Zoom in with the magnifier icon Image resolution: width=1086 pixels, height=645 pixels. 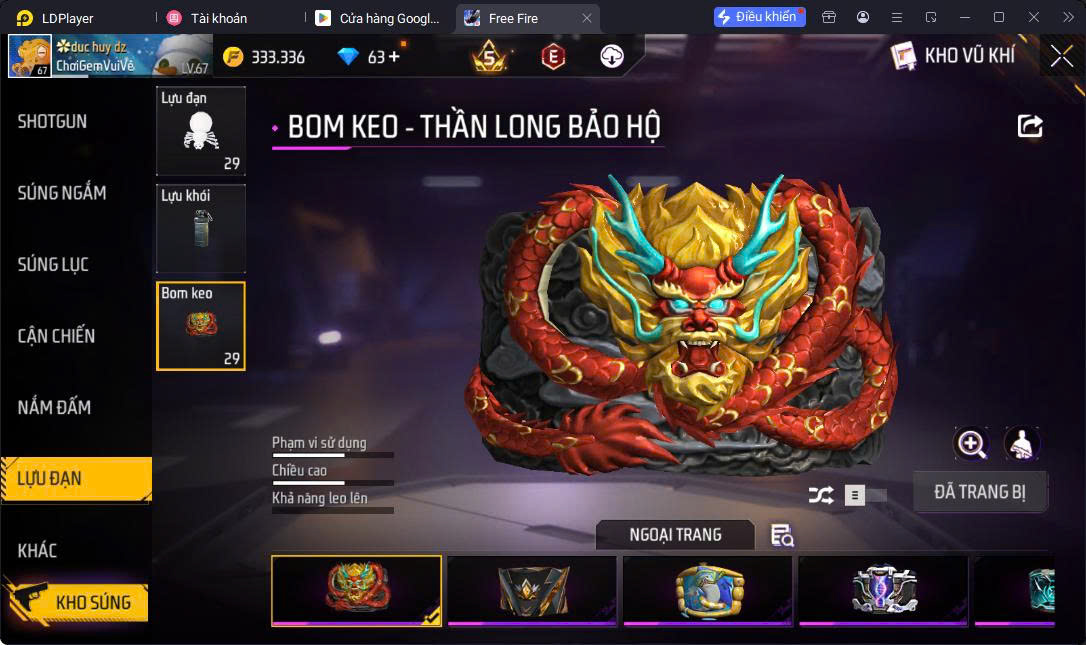(x=971, y=444)
